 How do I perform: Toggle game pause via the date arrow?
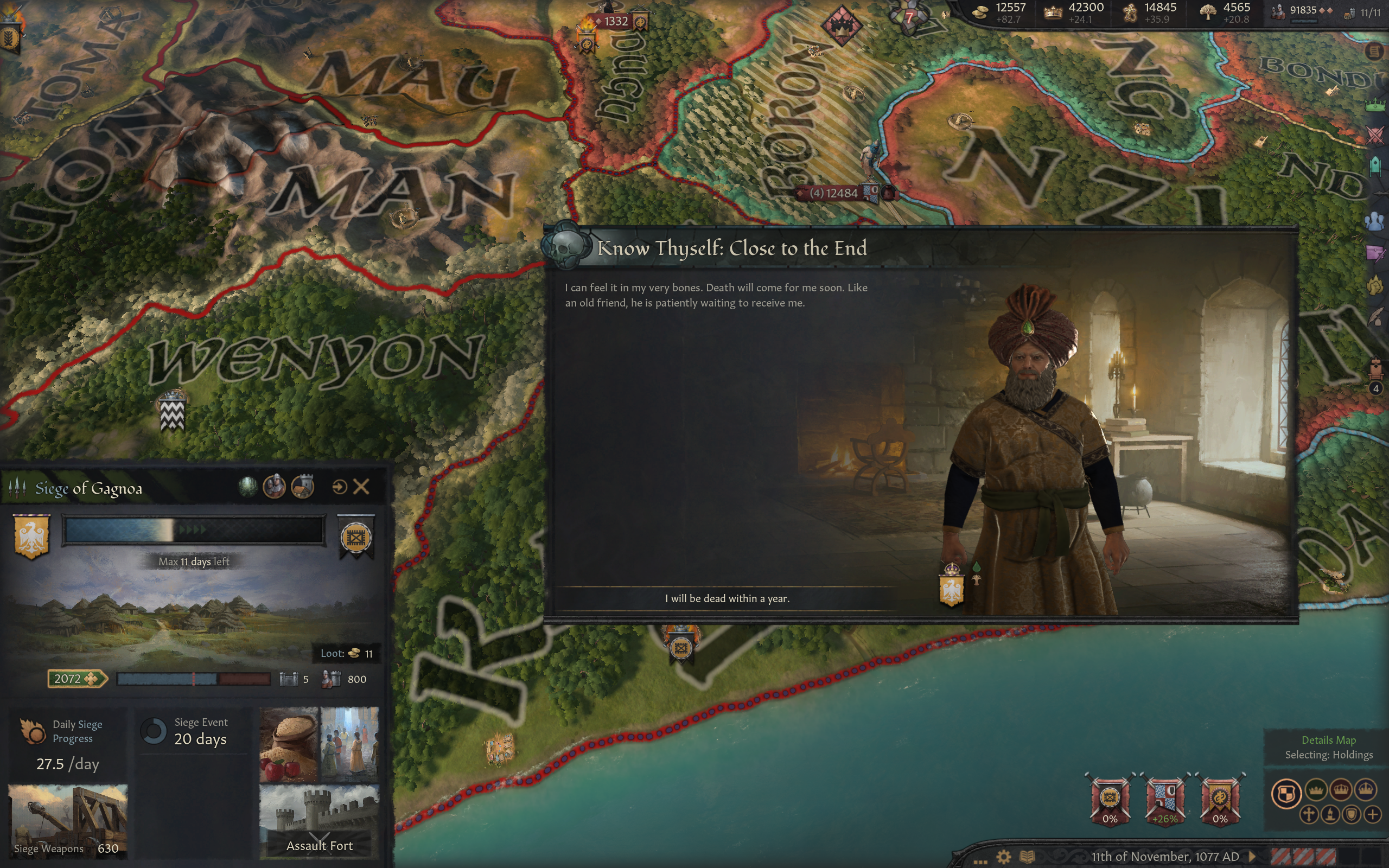[1252, 857]
